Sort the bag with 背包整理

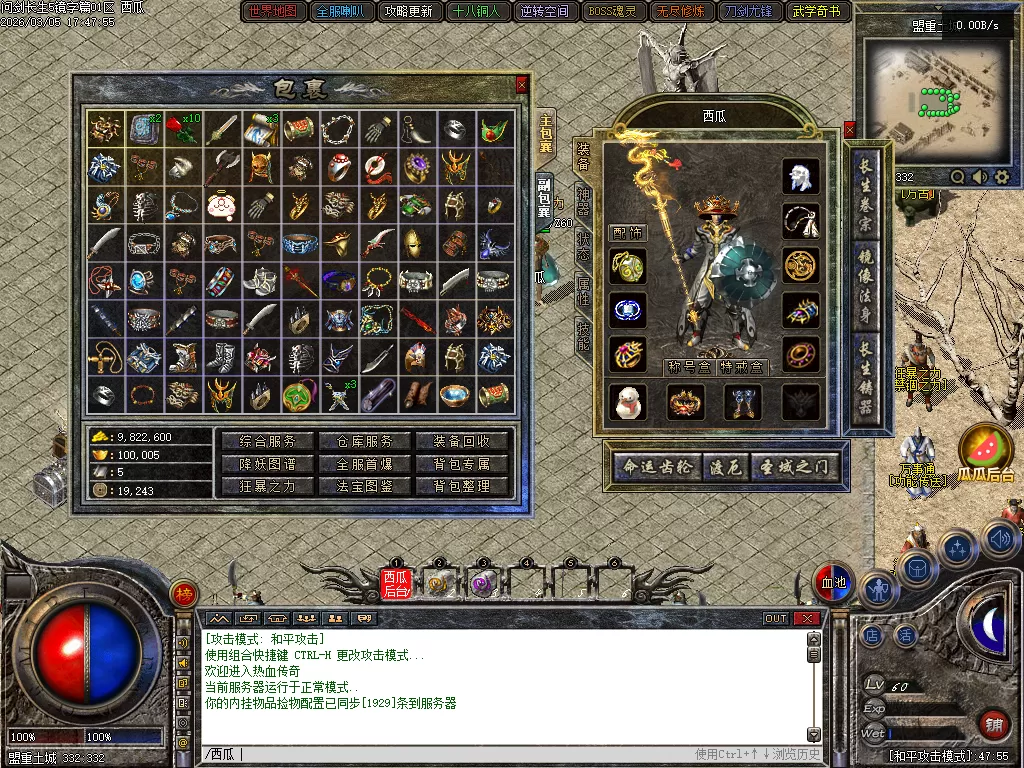point(461,487)
